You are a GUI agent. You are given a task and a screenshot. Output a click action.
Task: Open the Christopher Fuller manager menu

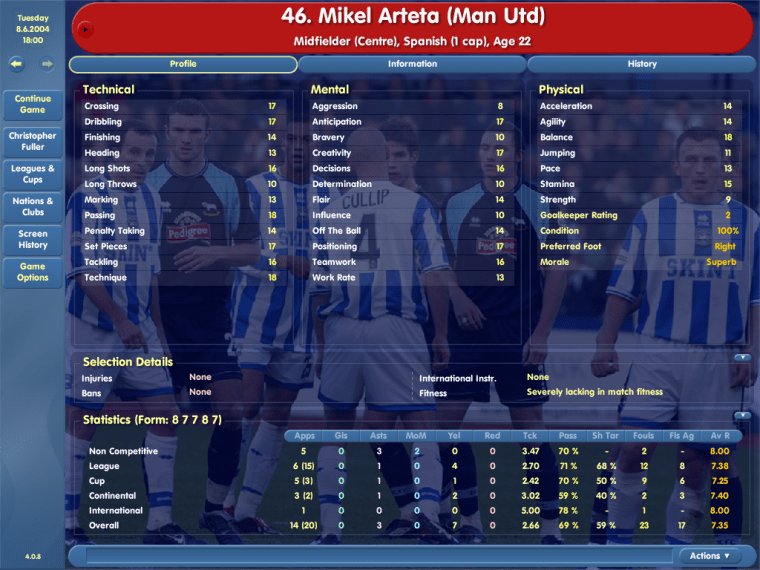[33, 141]
